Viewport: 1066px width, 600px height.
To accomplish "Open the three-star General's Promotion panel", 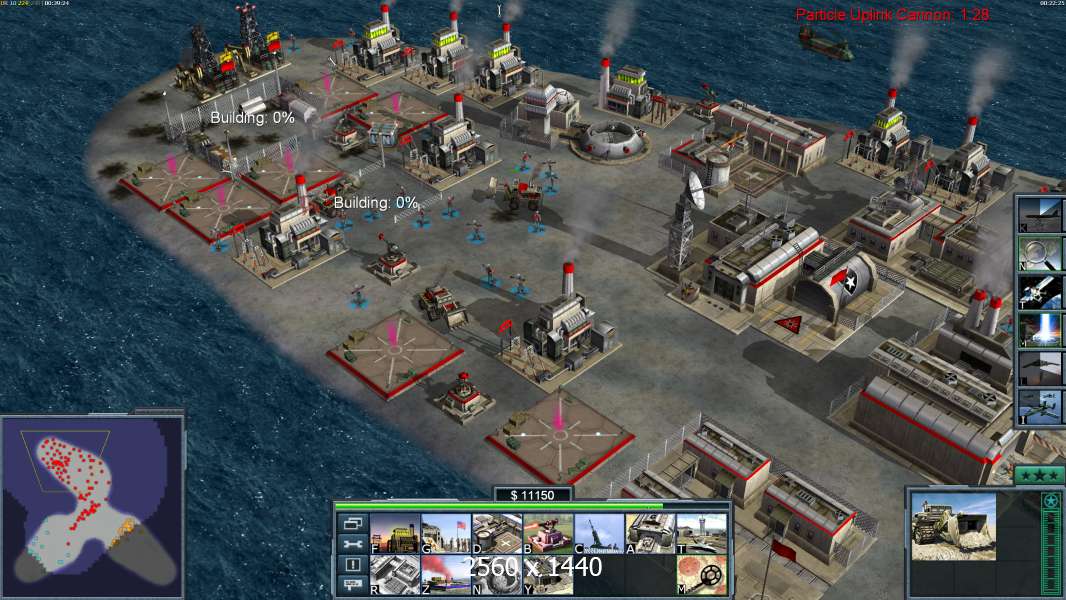I will click(x=1038, y=475).
